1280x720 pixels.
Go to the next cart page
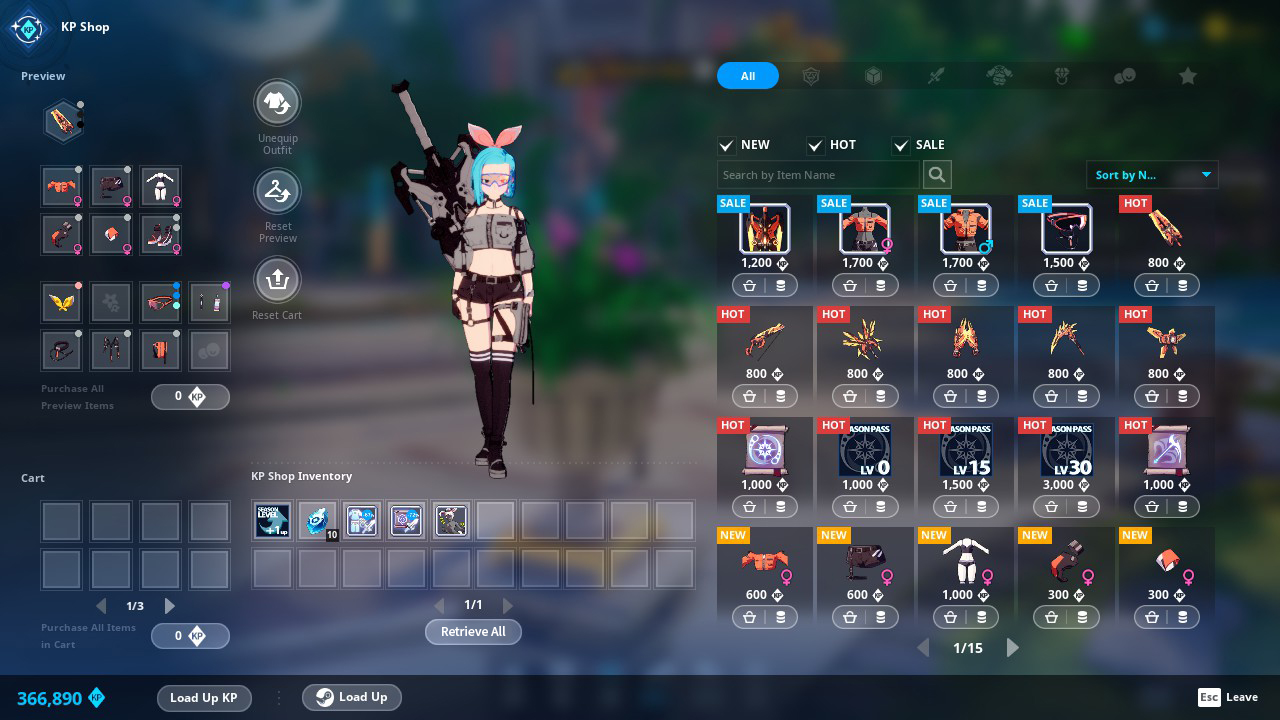170,606
